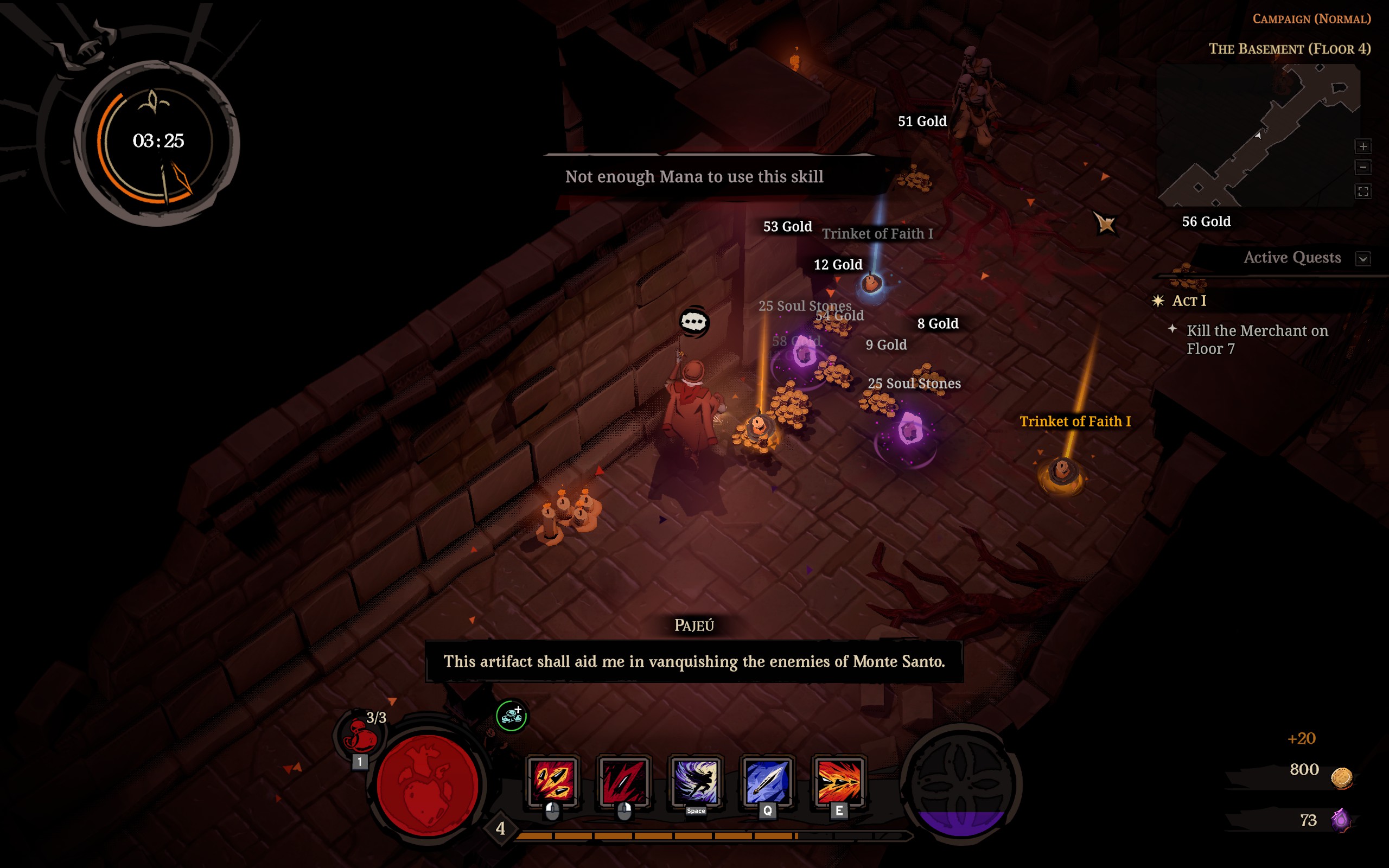Activate the blue sword skill
This screenshot has width=1389, height=868.
click(x=767, y=781)
